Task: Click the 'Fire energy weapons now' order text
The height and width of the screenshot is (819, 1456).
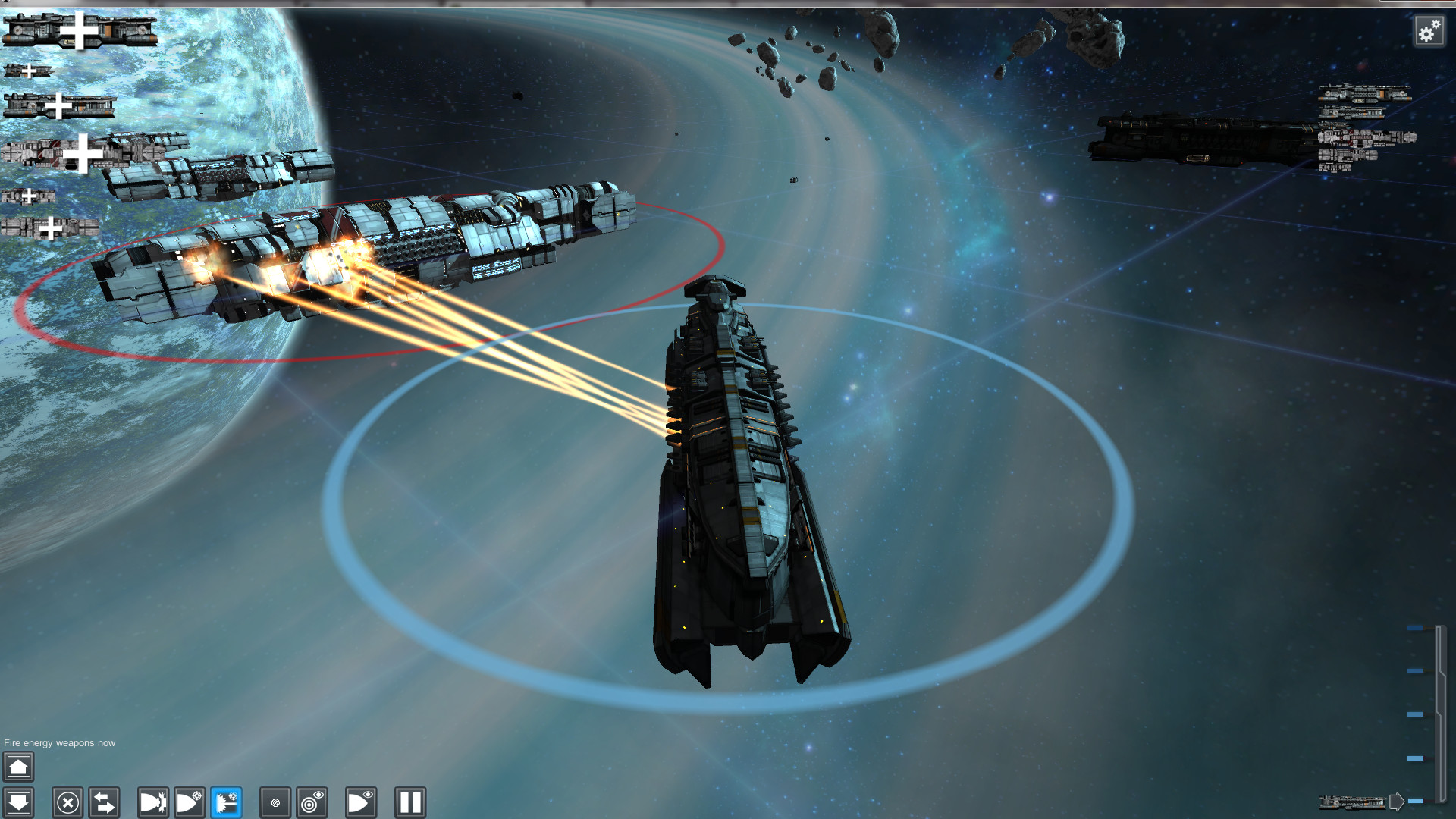Action: [x=58, y=743]
